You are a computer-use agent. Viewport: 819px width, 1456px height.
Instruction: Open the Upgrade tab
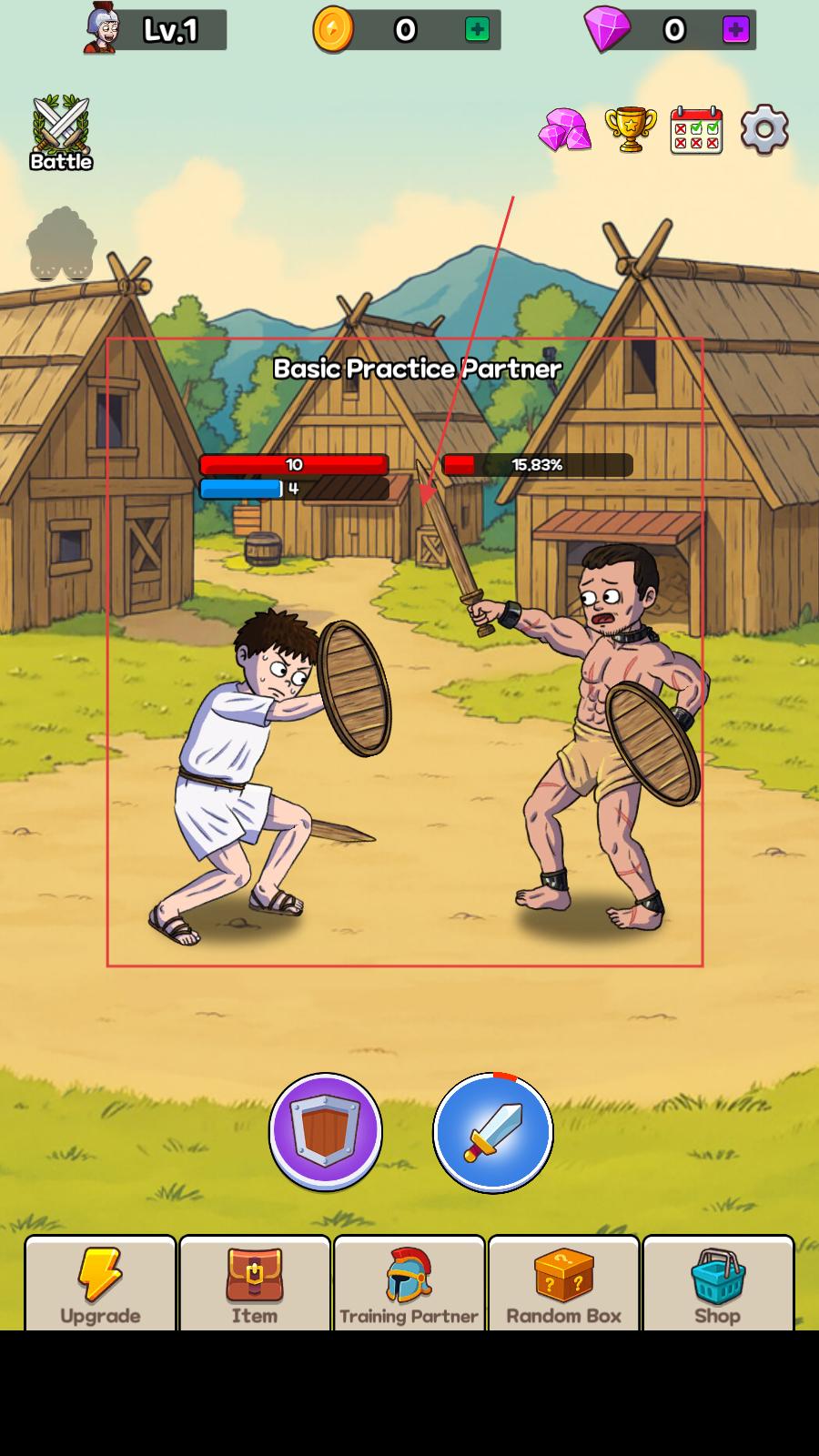click(x=100, y=1284)
